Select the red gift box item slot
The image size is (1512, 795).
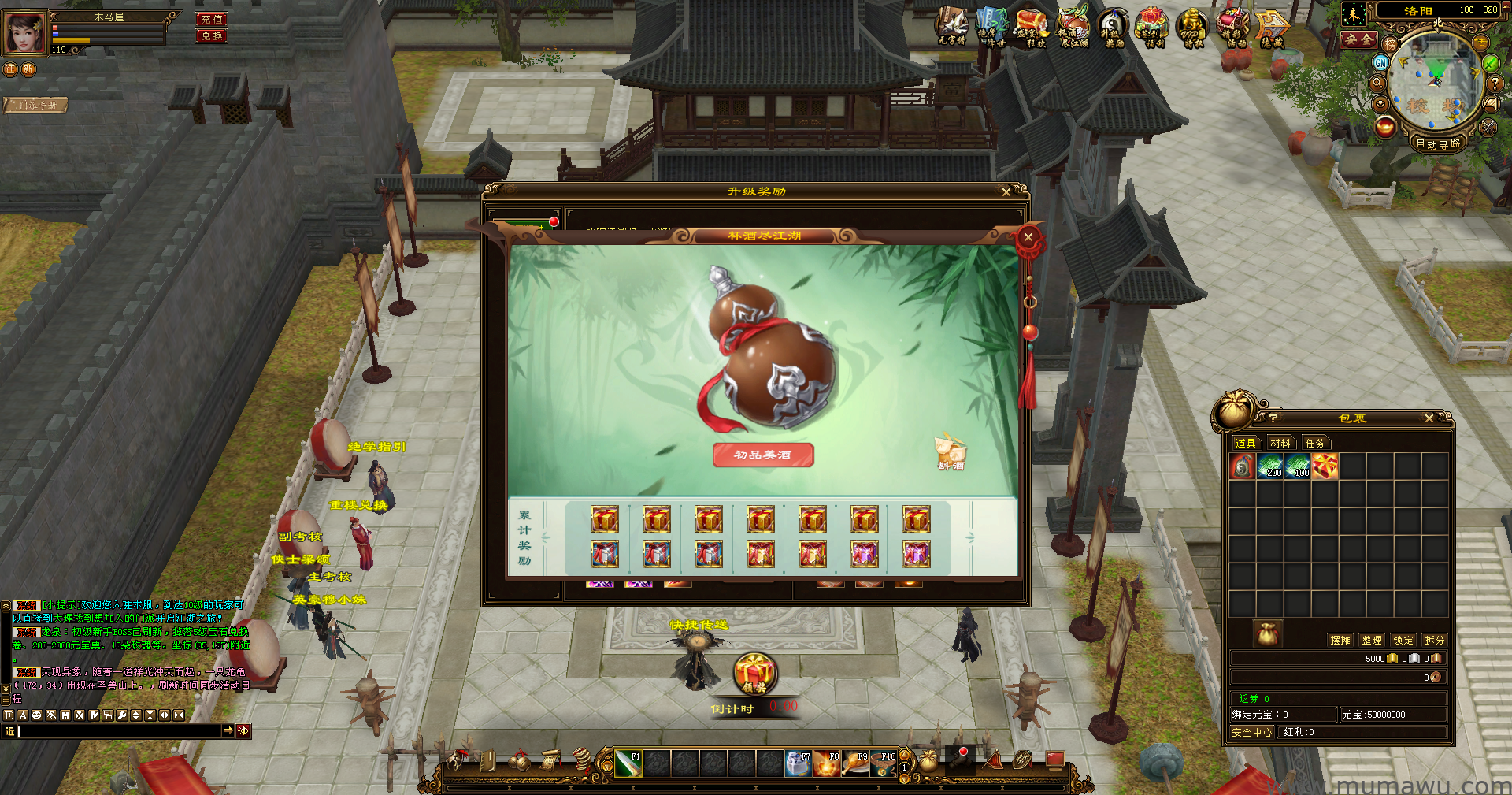point(1325,466)
